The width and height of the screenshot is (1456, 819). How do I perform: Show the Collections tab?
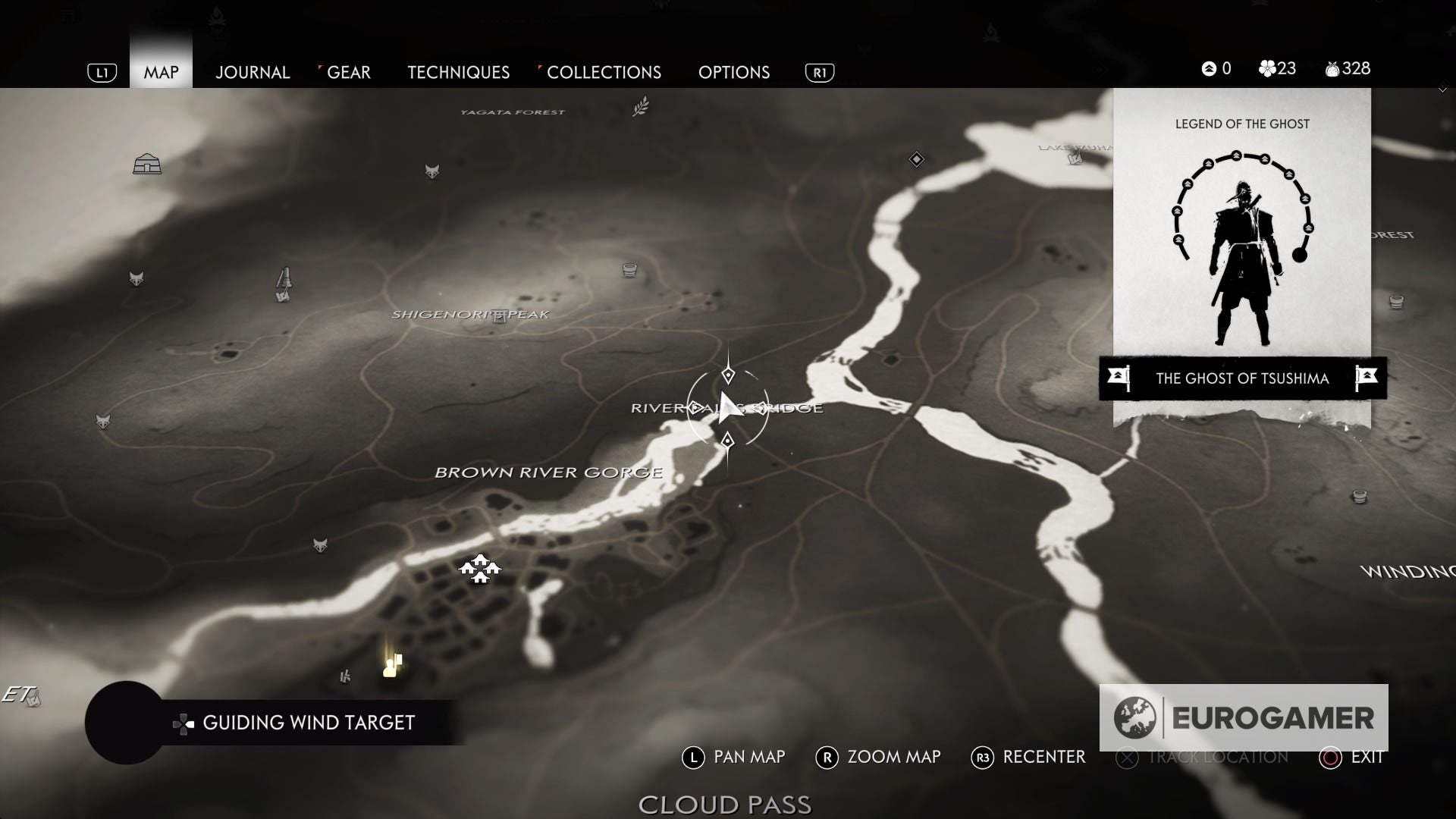pyautogui.click(x=604, y=72)
